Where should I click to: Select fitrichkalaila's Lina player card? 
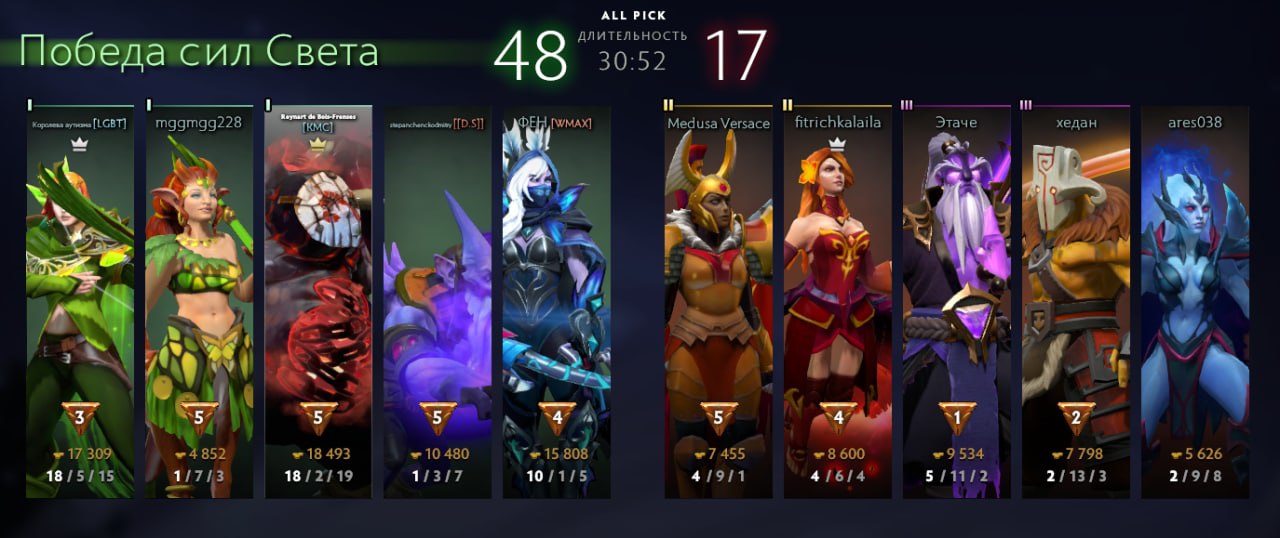[838, 300]
